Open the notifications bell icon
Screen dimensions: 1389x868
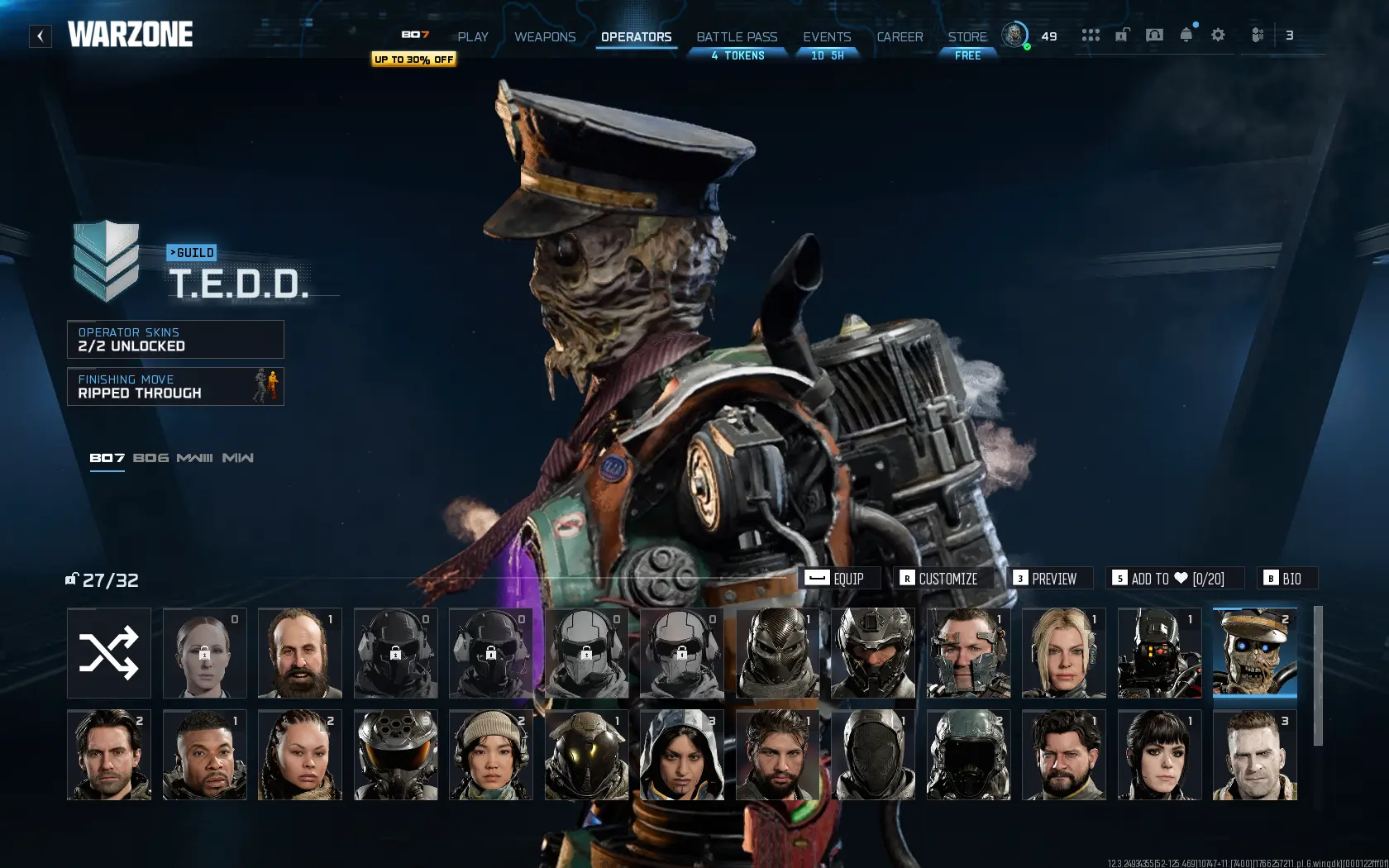coord(1186,36)
